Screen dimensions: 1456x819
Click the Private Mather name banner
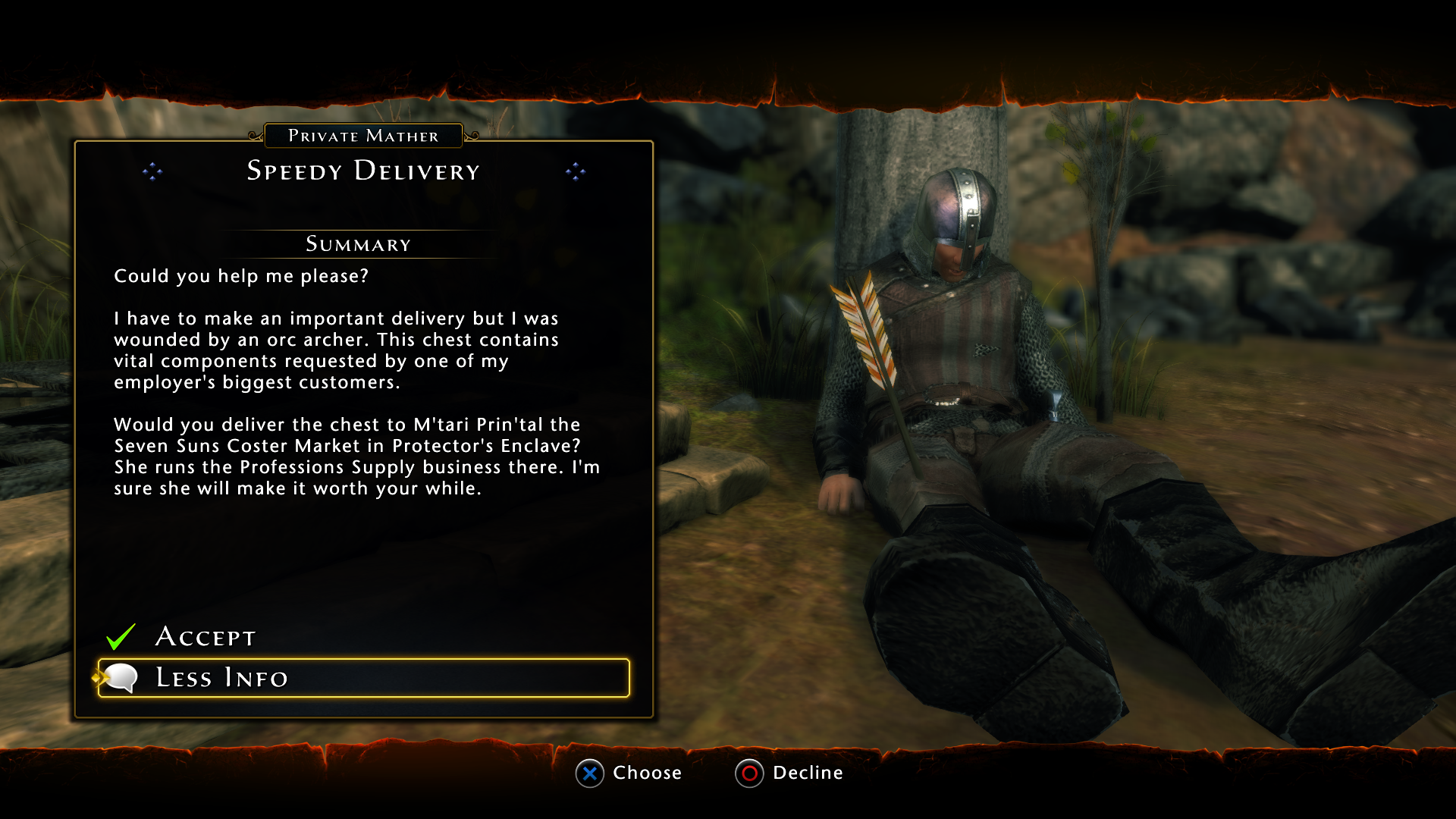point(363,136)
